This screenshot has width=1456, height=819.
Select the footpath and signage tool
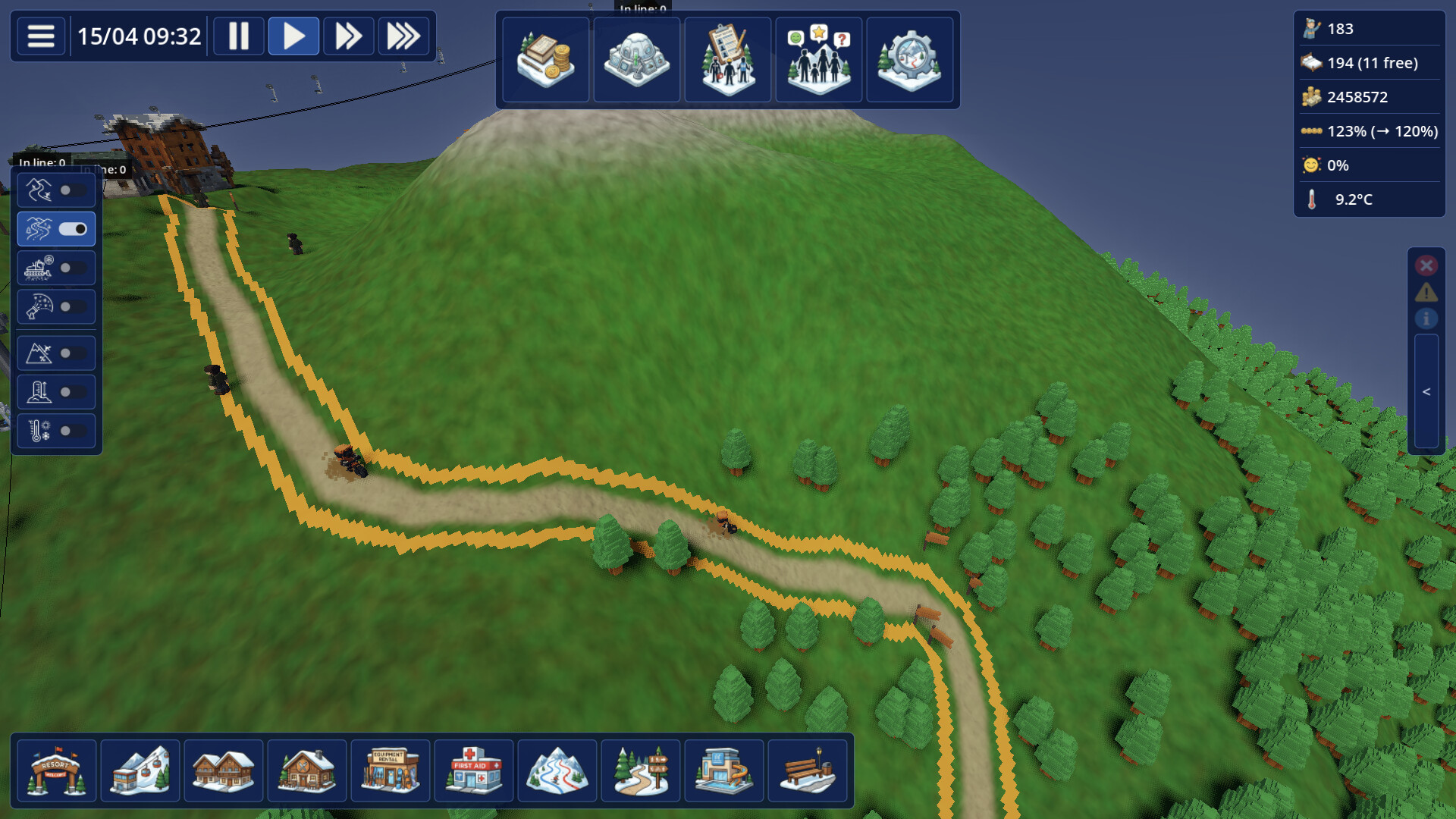pyautogui.click(x=640, y=770)
